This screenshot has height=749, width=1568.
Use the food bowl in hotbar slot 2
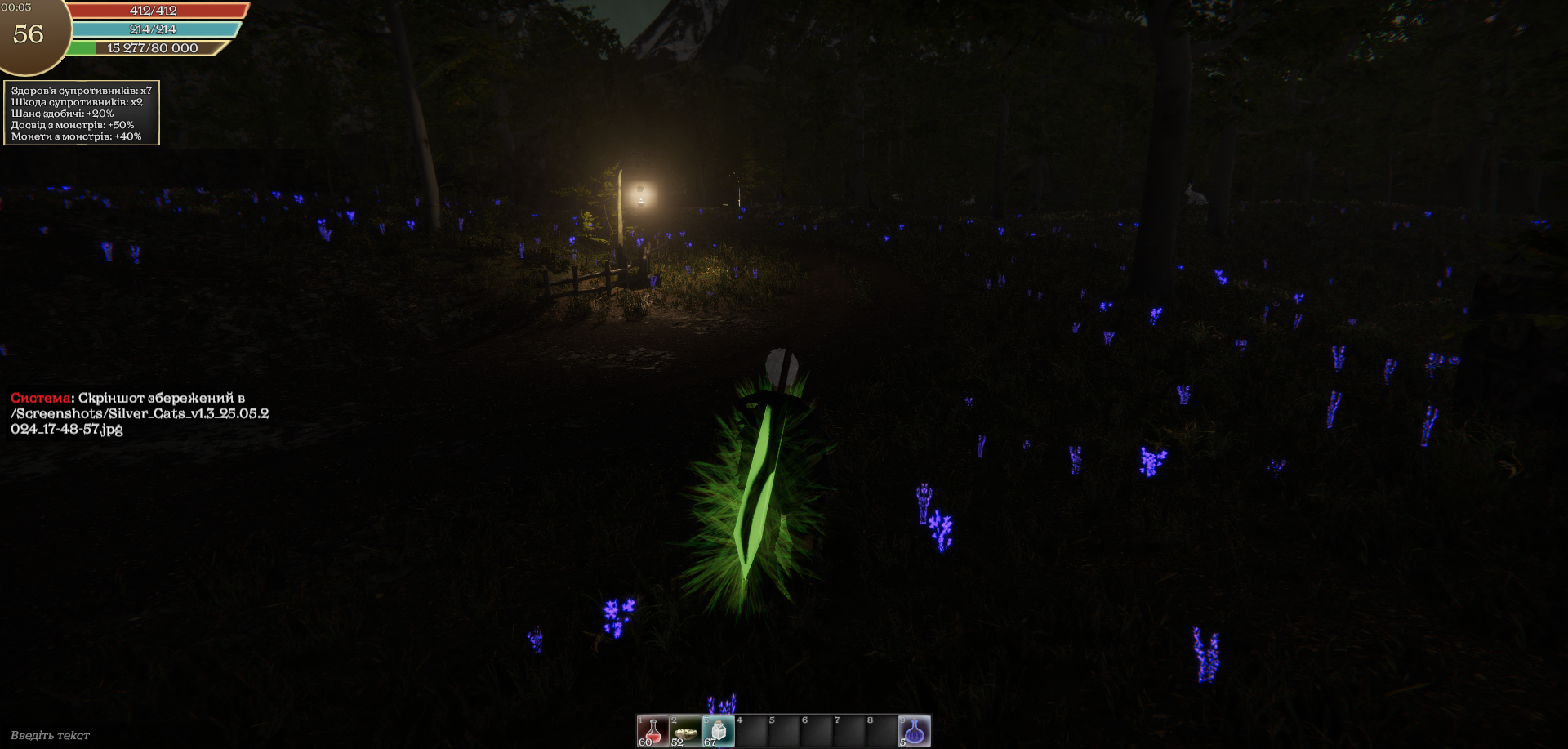[x=685, y=731]
